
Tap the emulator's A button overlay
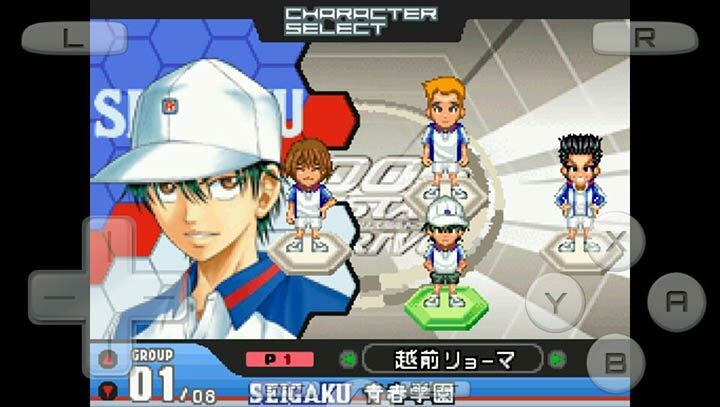(676, 301)
